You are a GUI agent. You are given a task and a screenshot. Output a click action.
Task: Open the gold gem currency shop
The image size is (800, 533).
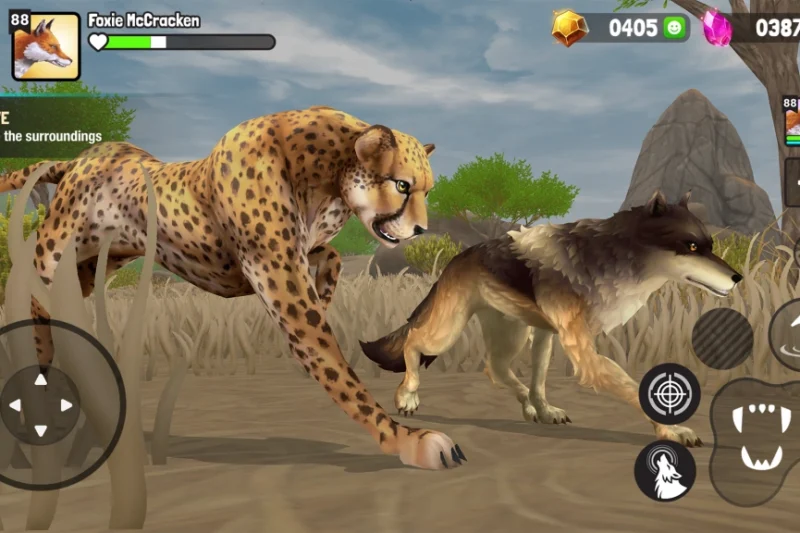[570, 28]
